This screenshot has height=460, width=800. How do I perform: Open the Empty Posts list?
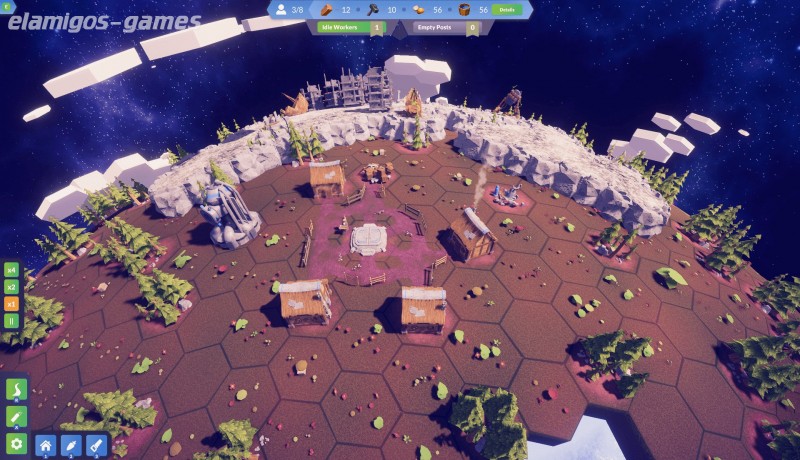[x=446, y=28]
